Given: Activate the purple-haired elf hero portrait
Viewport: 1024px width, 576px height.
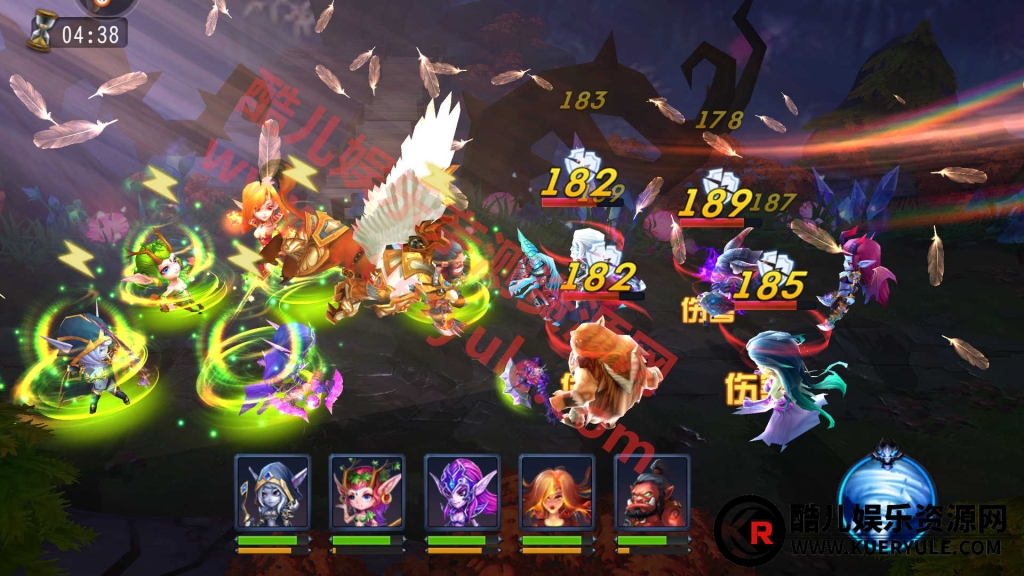Looking at the screenshot, I should click(x=461, y=491).
